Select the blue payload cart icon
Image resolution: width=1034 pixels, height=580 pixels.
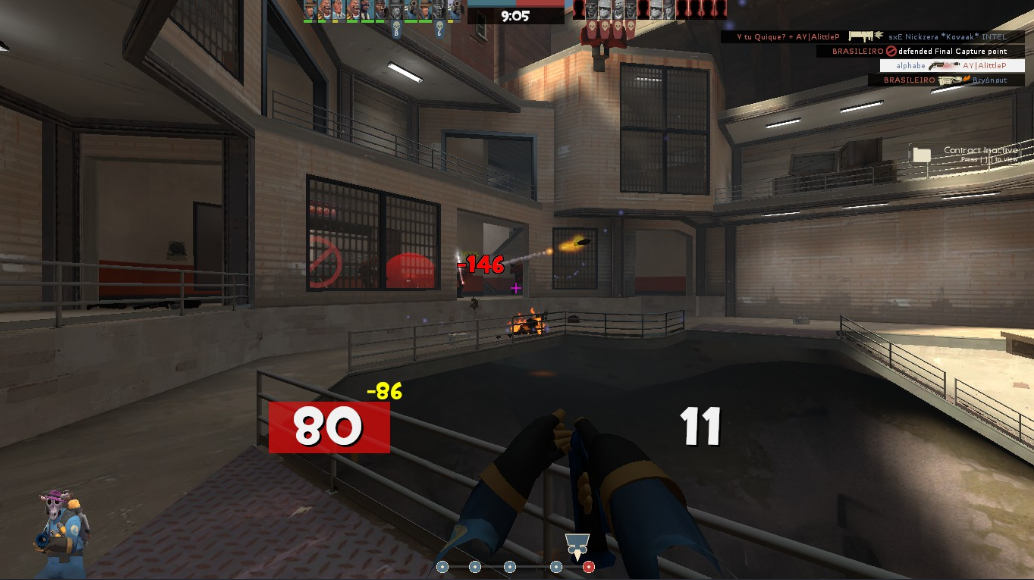pyautogui.click(x=575, y=545)
